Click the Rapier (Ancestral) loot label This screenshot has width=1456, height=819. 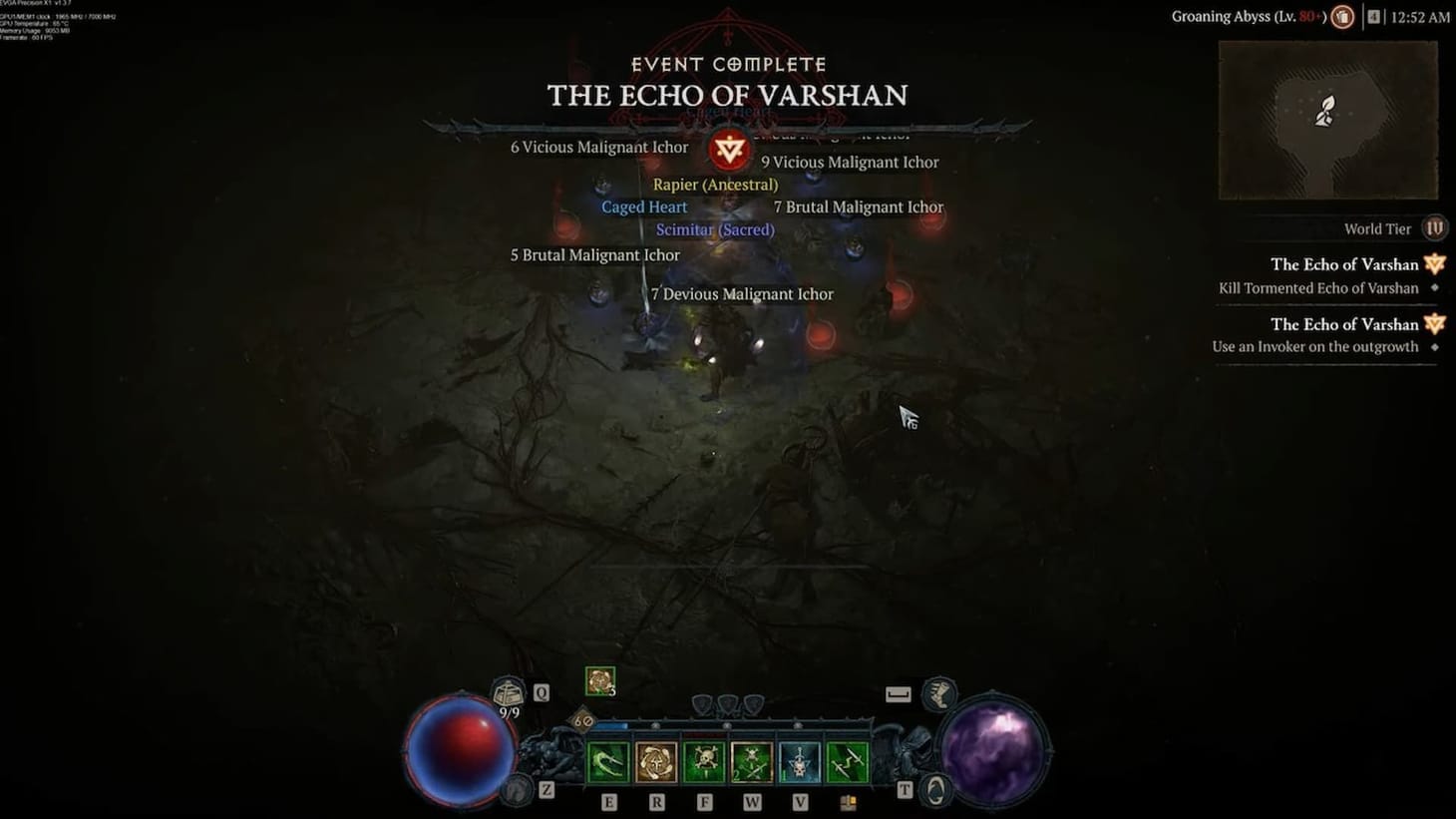pyautogui.click(x=716, y=184)
